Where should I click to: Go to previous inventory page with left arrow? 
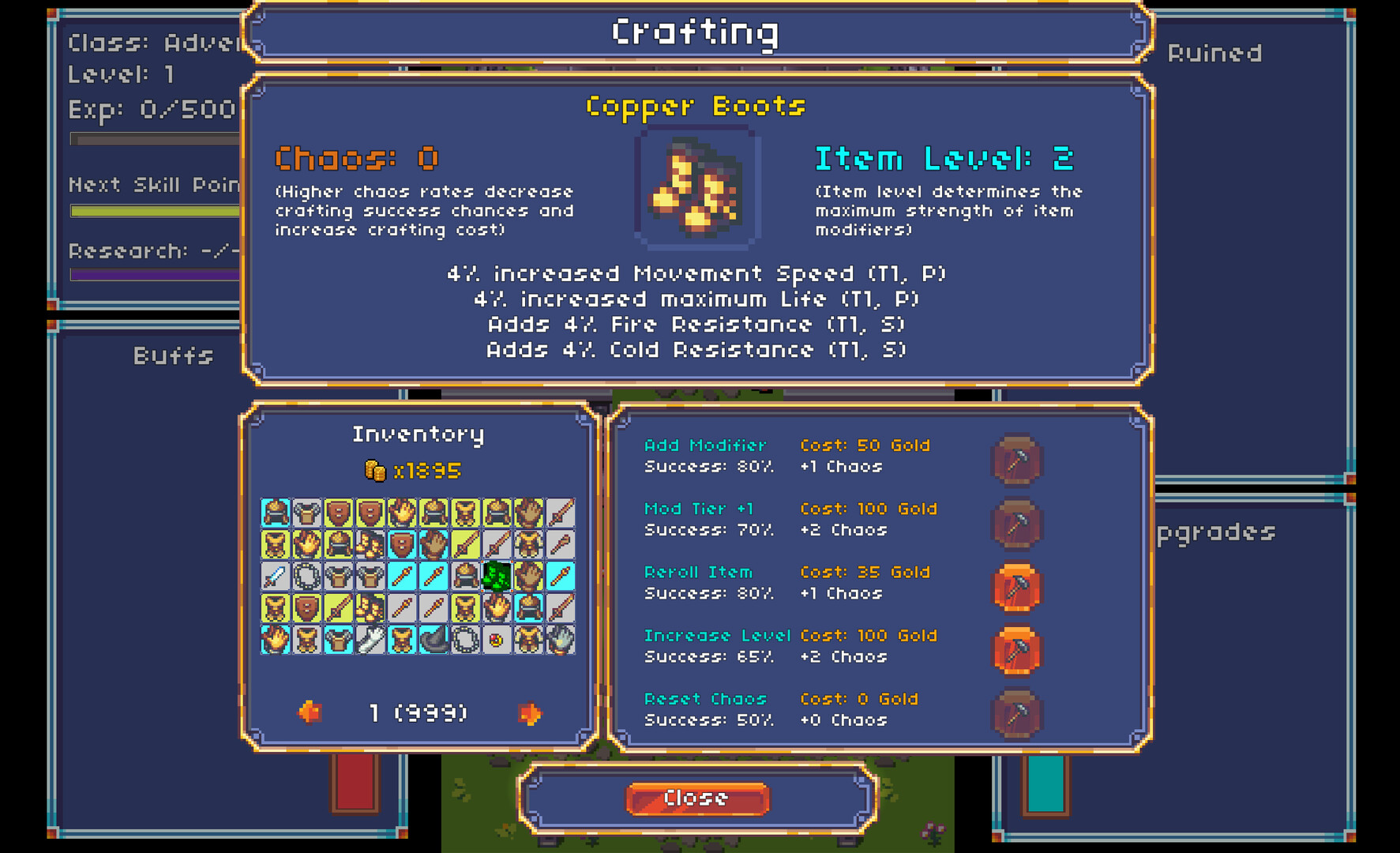coord(310,712)
